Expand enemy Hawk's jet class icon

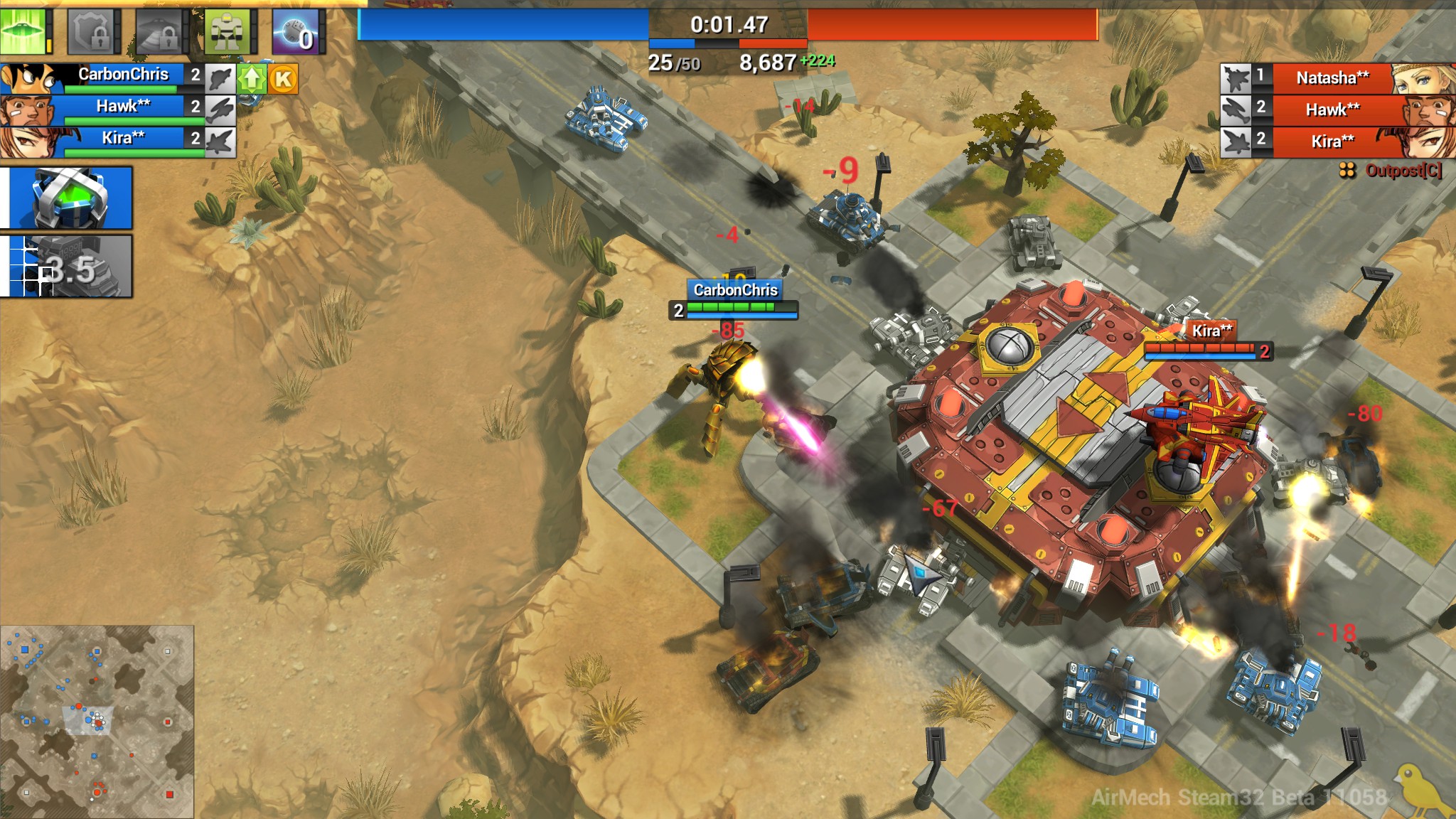pyautogui.click(x=1236, y=111)
